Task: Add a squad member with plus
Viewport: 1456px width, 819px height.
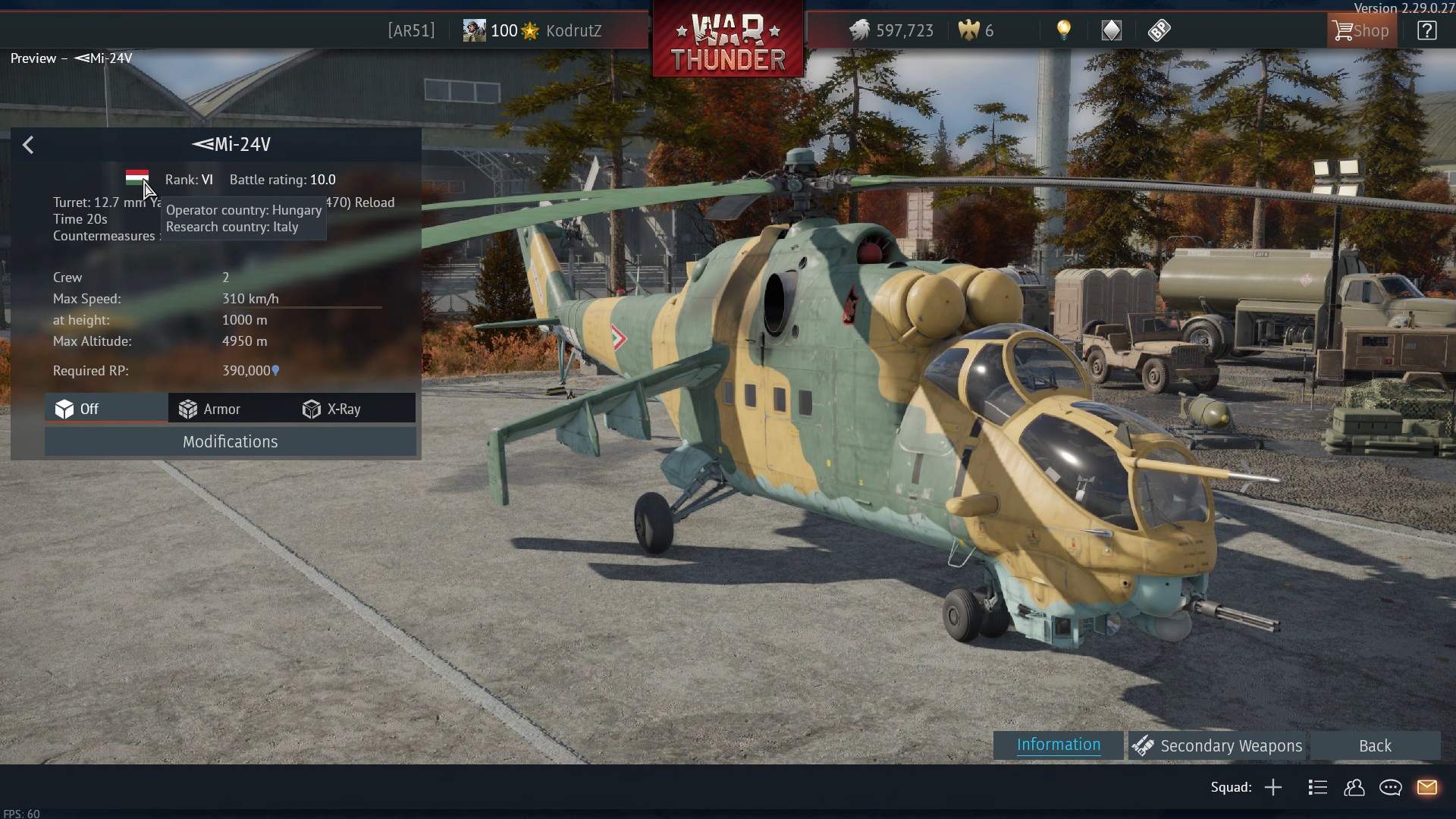Action: [x=1273, y=787]
